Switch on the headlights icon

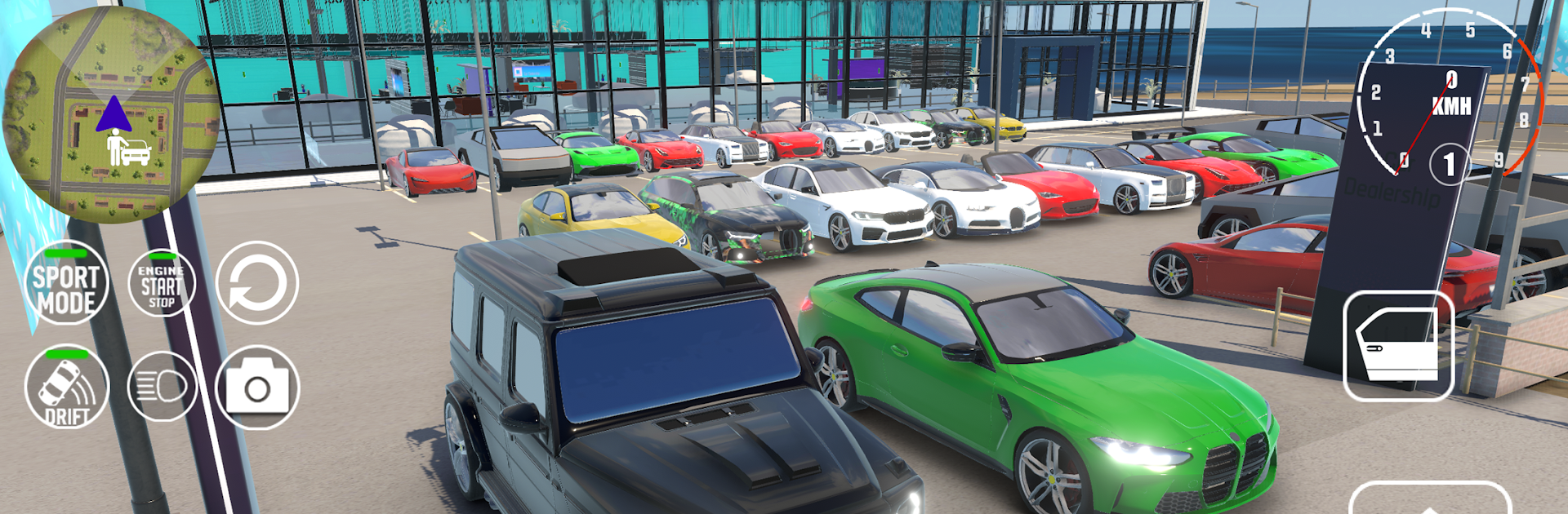coord(162,387)
